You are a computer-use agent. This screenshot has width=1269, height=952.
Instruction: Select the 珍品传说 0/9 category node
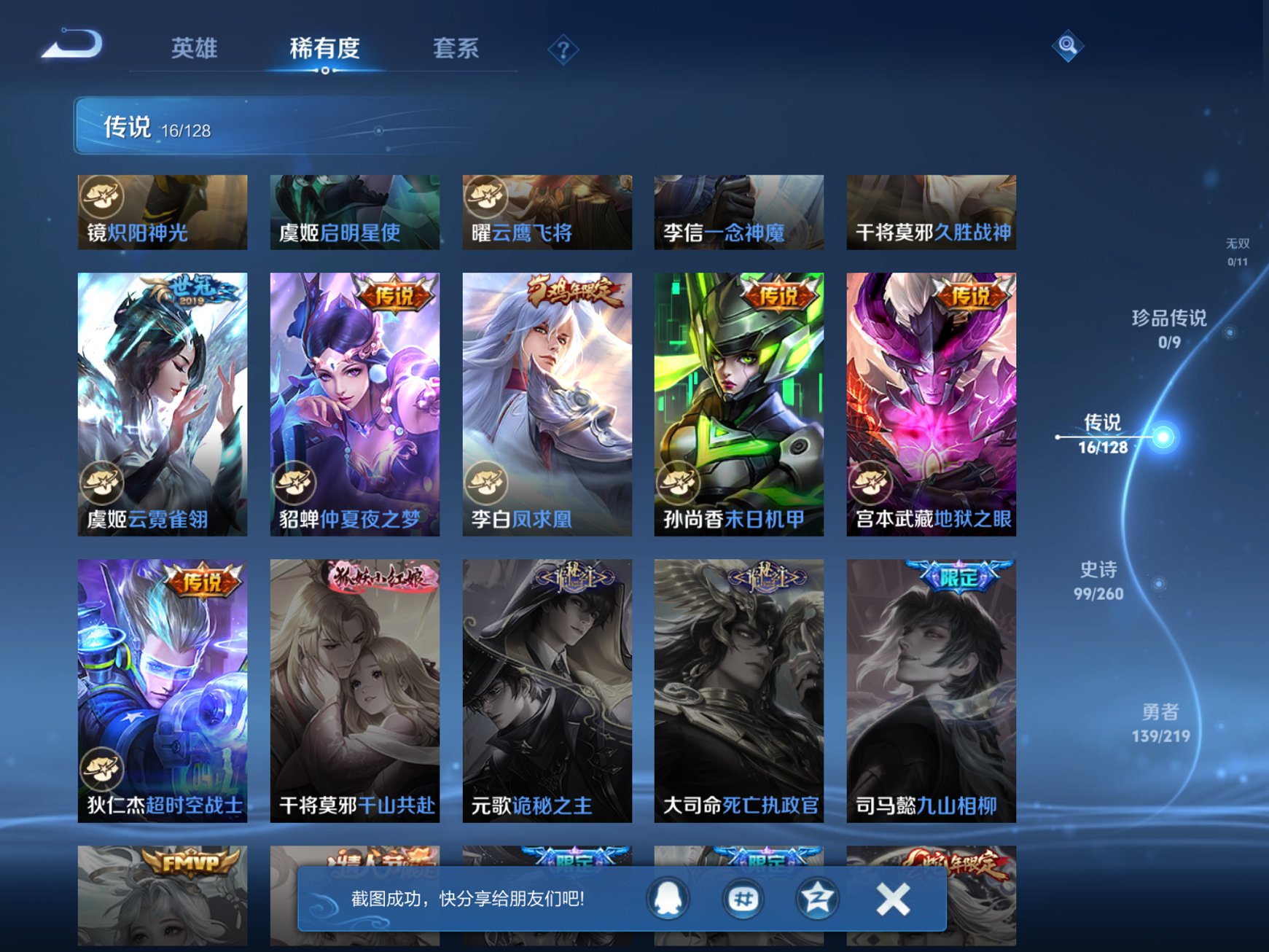click(1168, 329)
